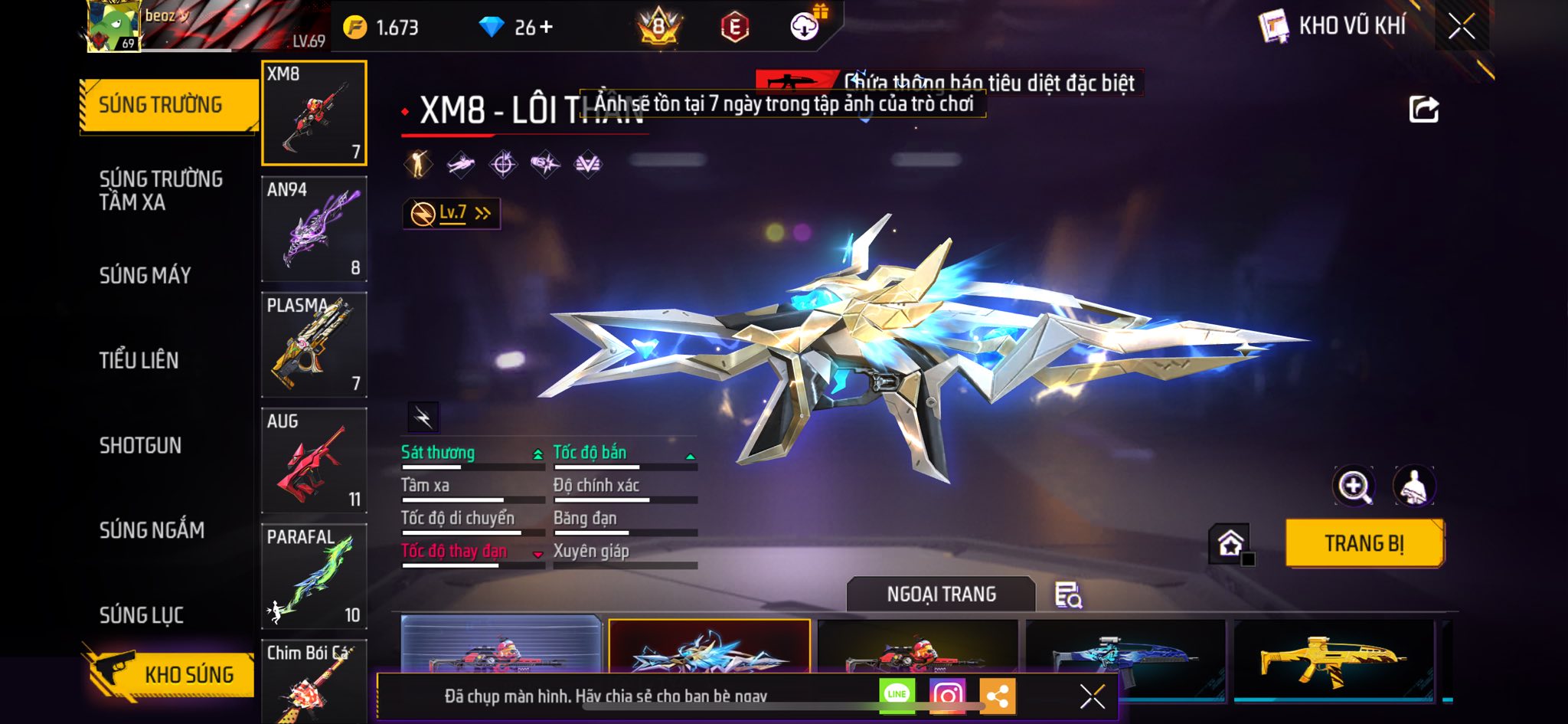The height and width of the screenshot is (724, 1568).
Task: Choose the Tiểu Liên weapon category
Action: coord(139,360)
